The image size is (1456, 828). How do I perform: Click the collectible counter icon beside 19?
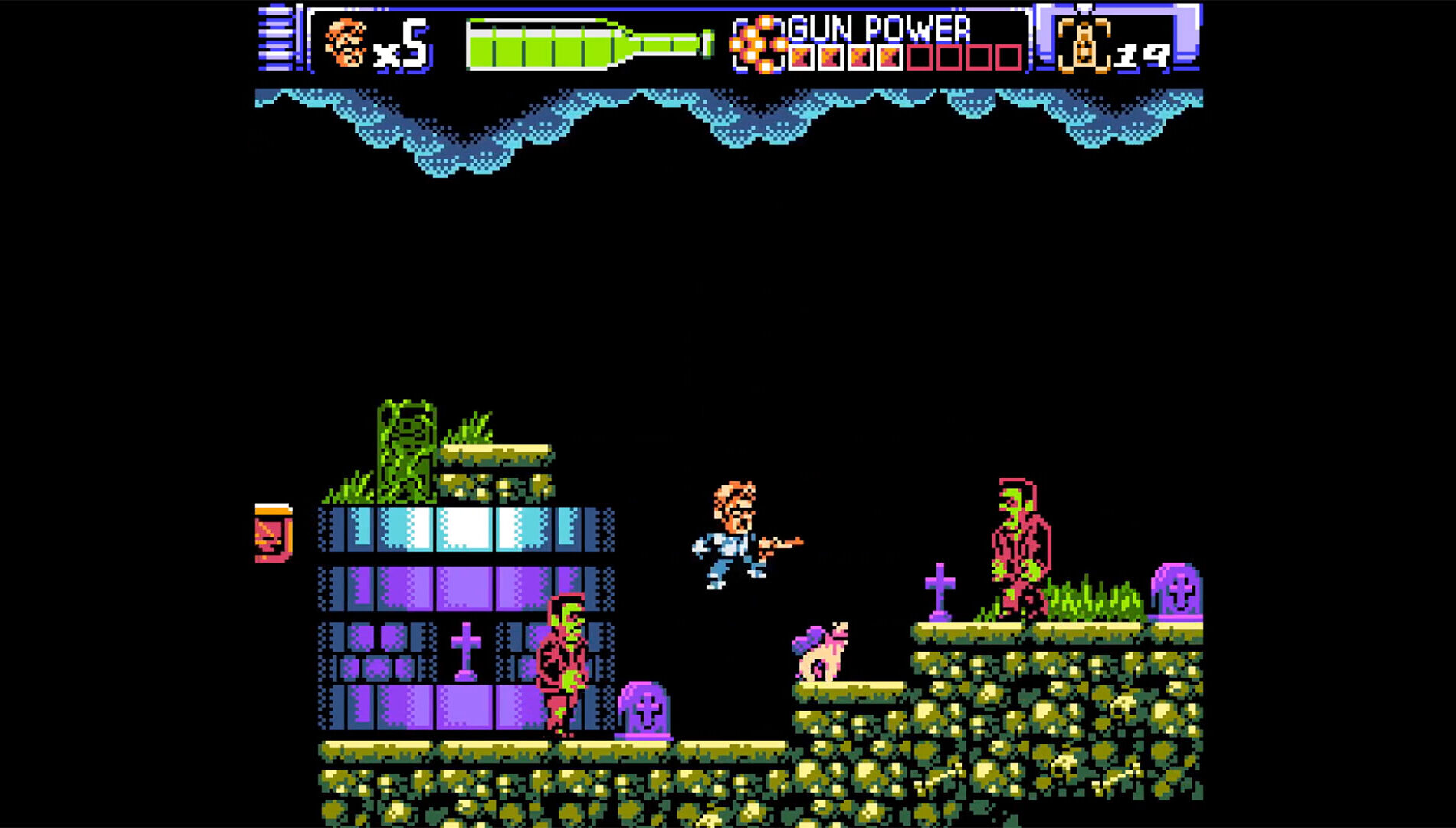[x=1083, y=46]
